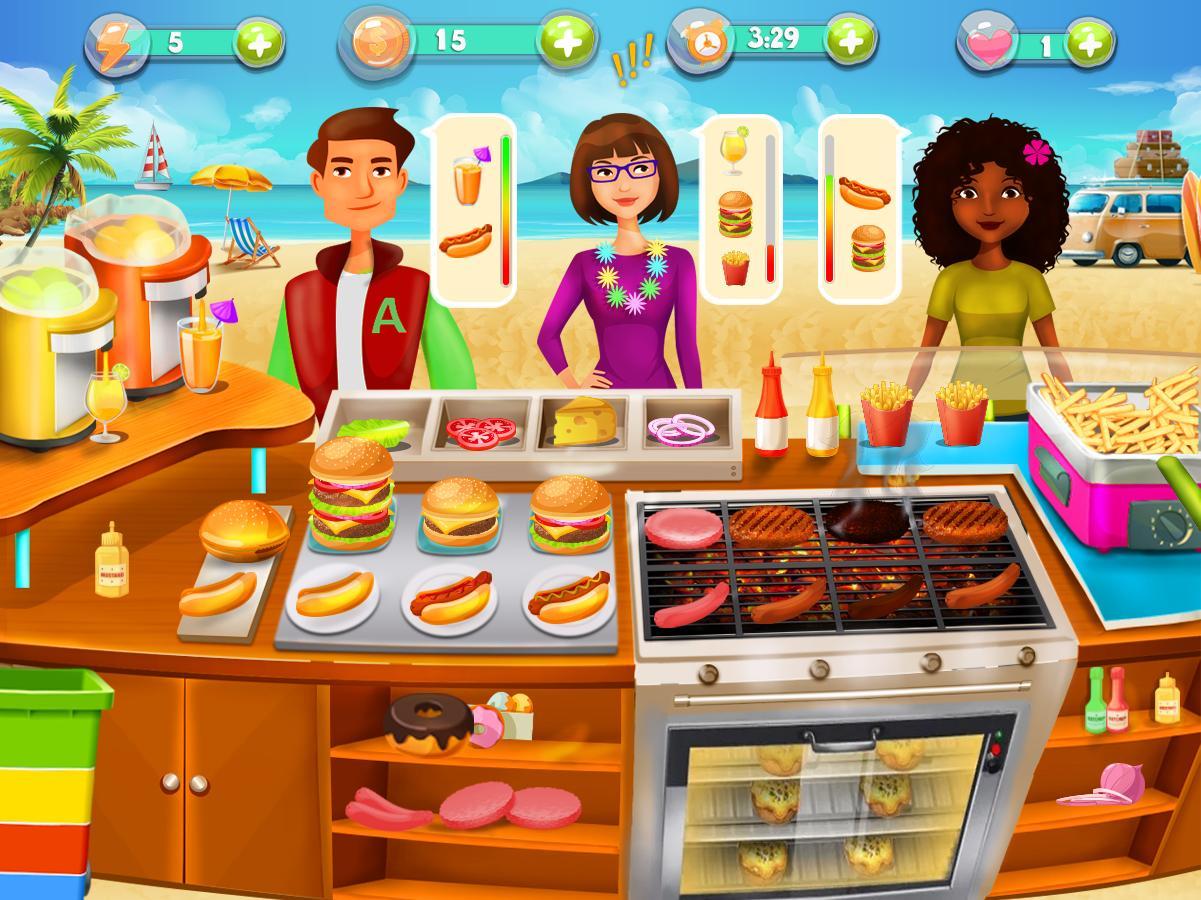Grab raw burger patties from the shelf

pos(510,805)
